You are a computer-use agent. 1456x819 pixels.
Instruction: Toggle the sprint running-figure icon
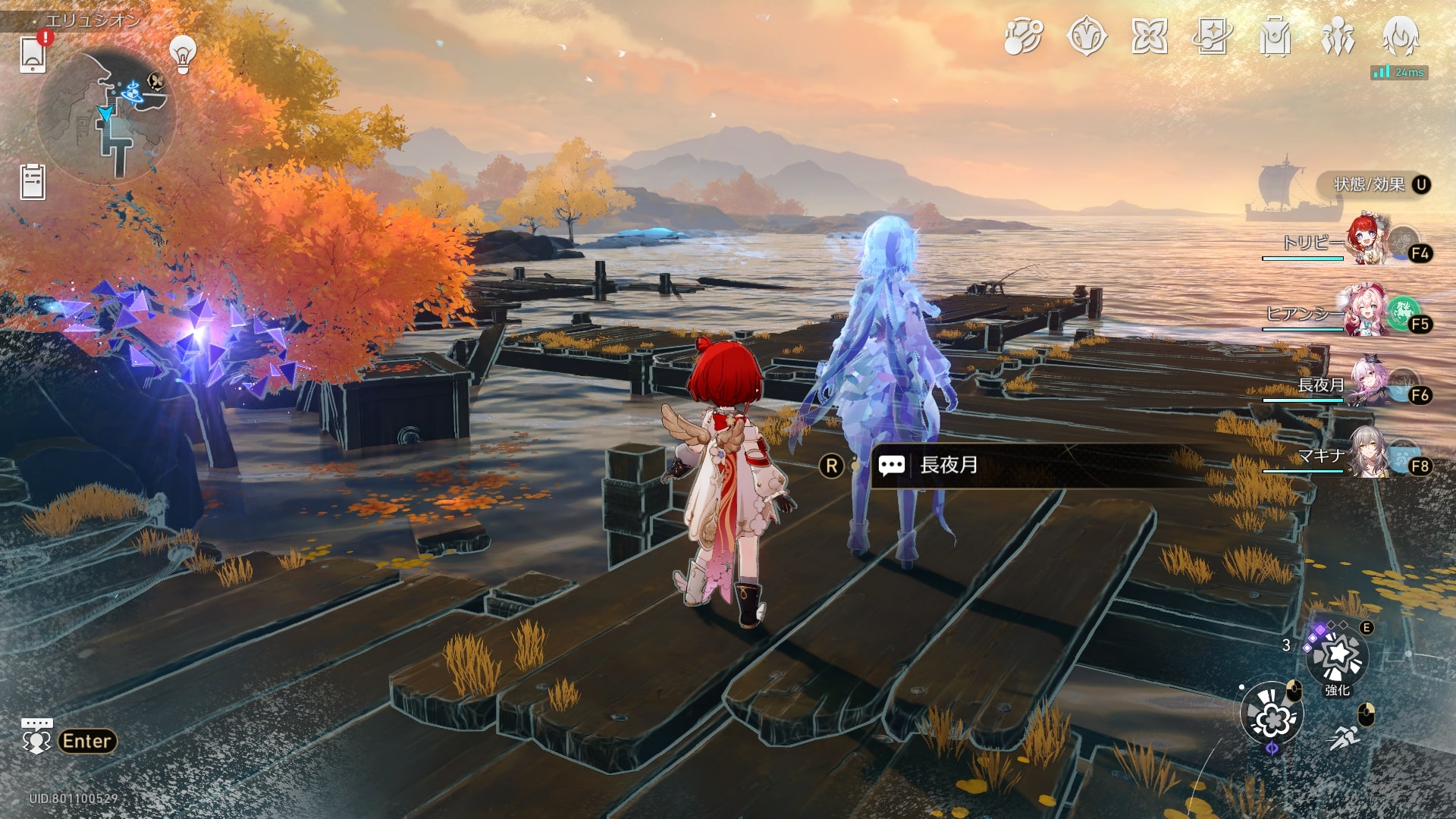(1345, 736)
